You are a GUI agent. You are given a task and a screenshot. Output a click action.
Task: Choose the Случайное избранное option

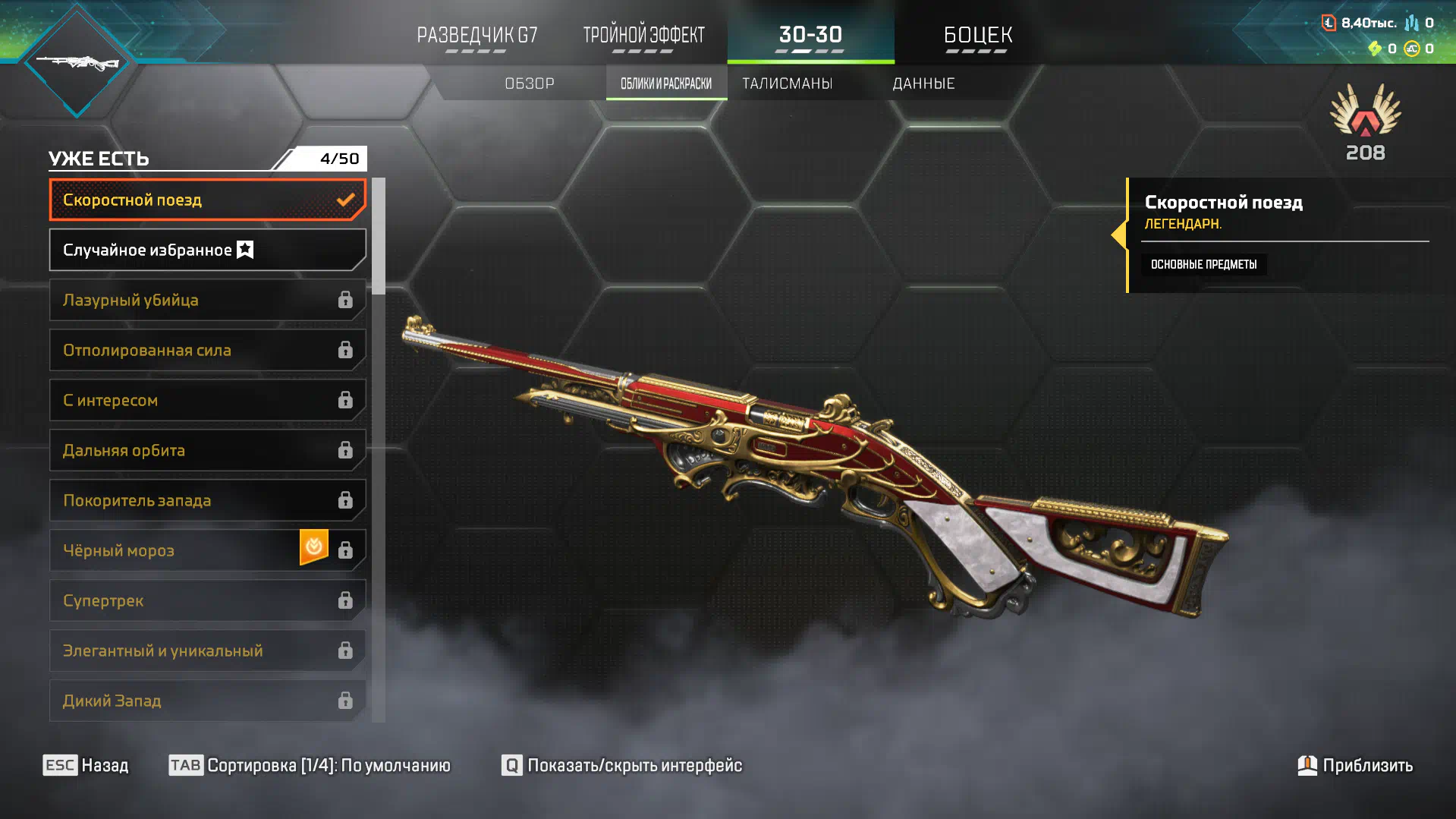207,250
